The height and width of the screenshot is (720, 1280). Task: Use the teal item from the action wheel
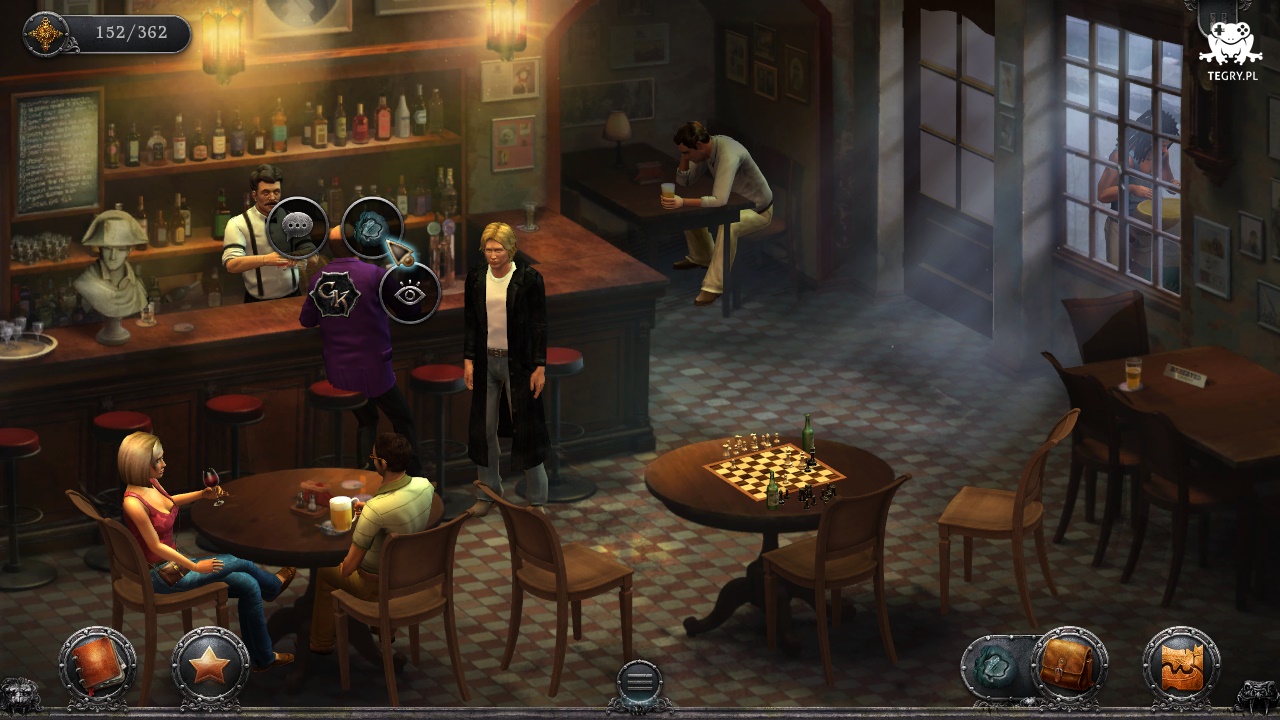pos(372,228)
